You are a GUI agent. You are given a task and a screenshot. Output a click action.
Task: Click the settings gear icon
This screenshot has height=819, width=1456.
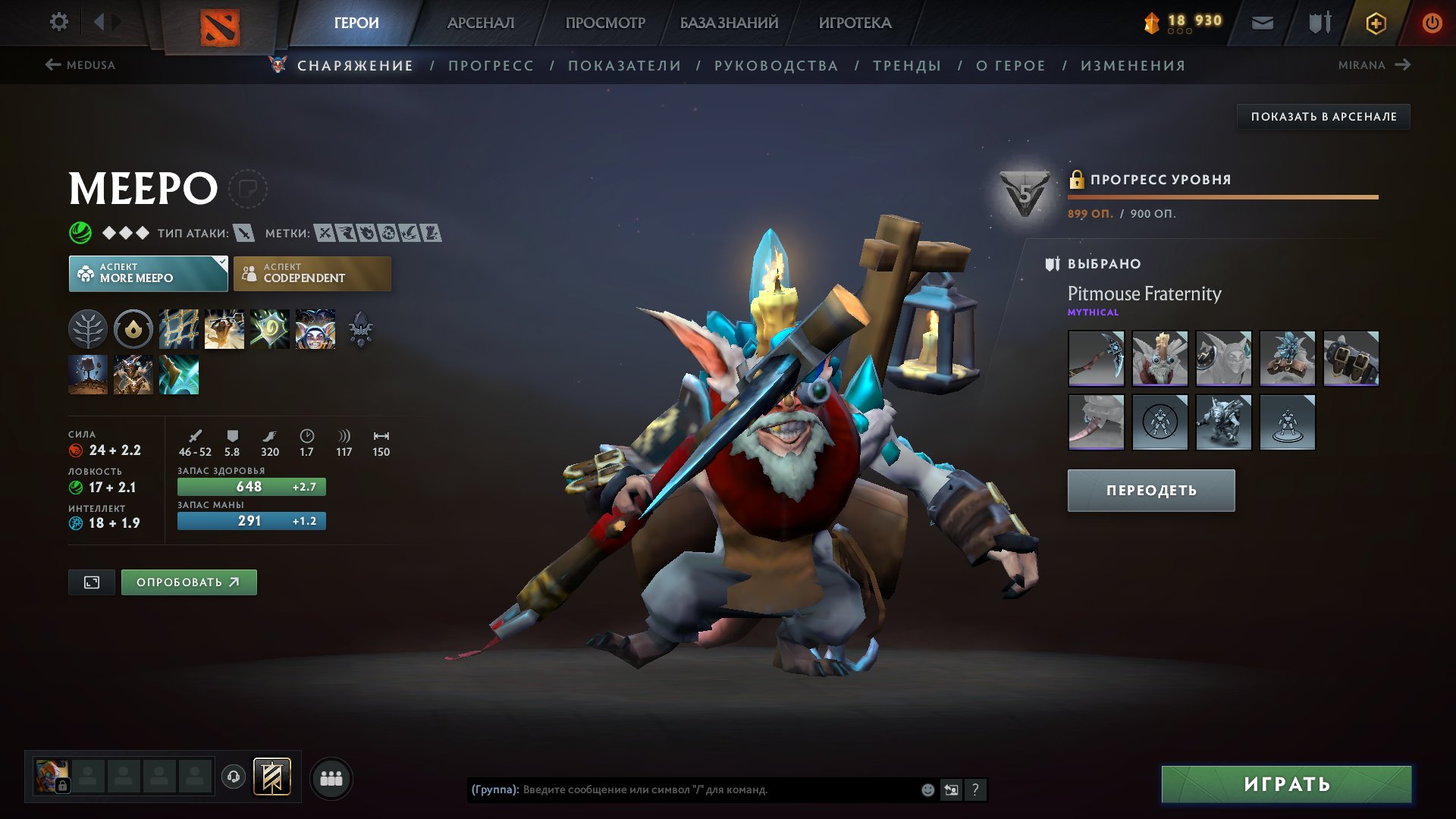[58, 21]
